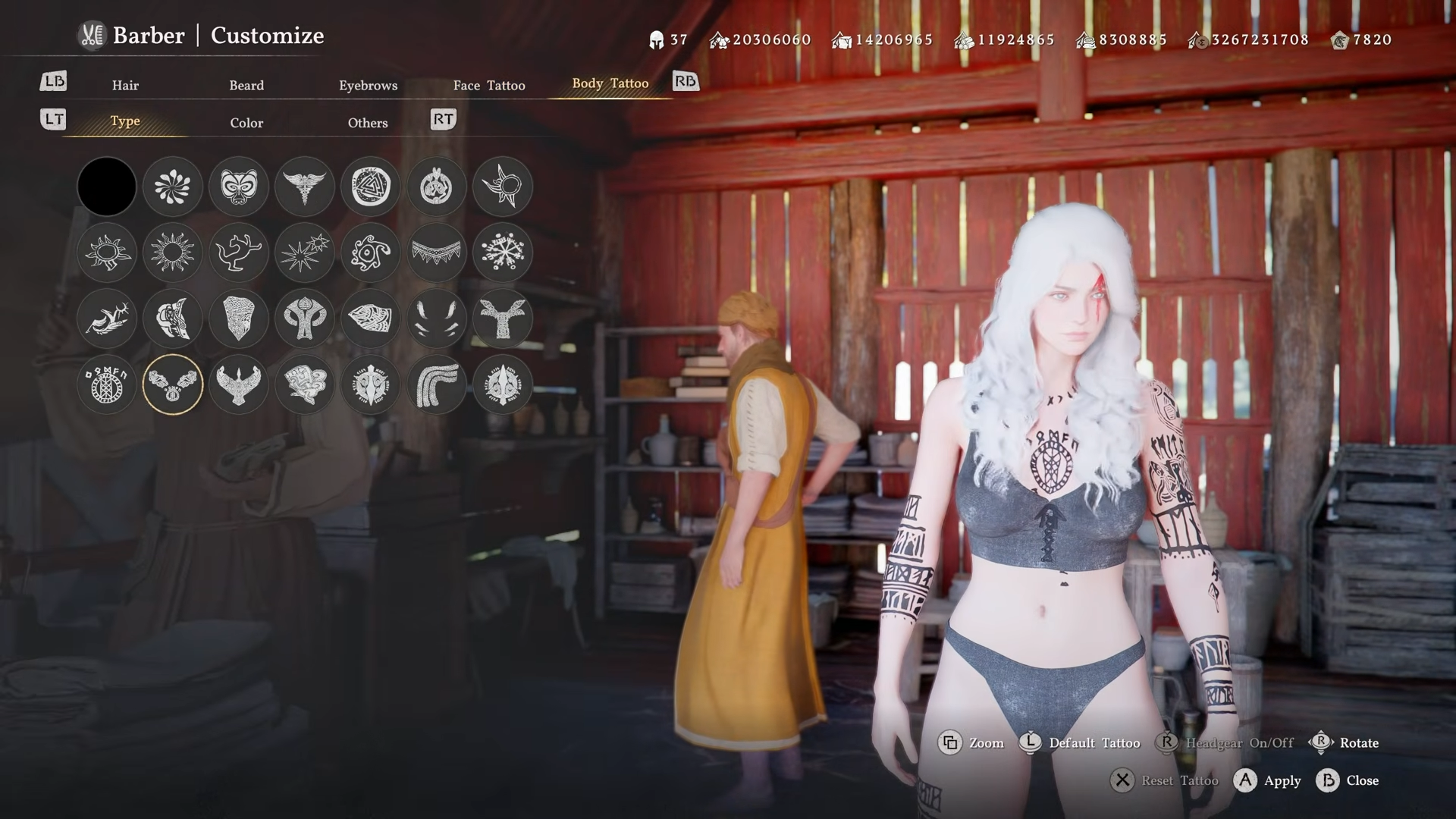
Task: Pick the four claw marks tattoo
Action: point(437,318)
